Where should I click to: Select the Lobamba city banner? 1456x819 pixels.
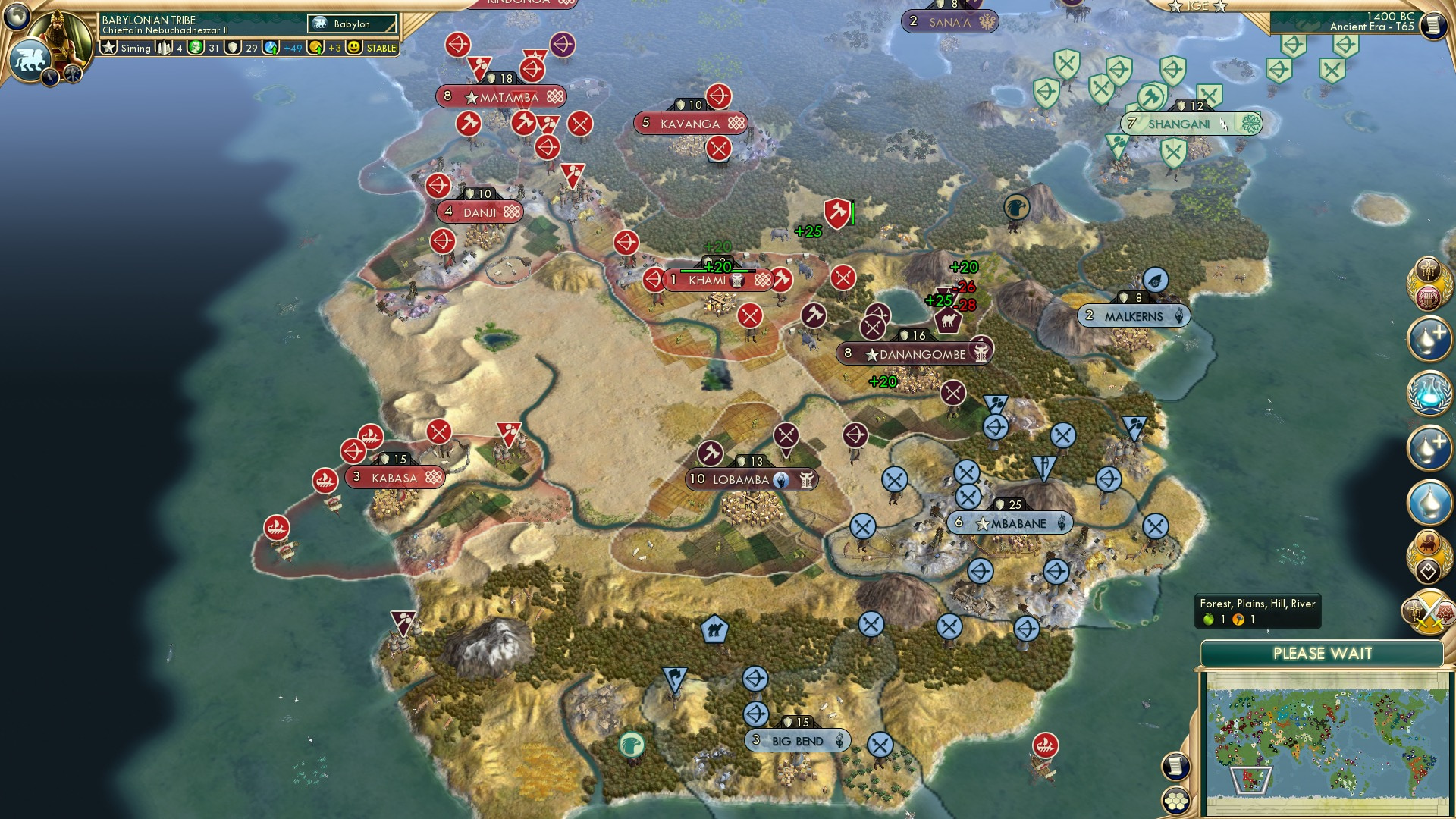752,479
